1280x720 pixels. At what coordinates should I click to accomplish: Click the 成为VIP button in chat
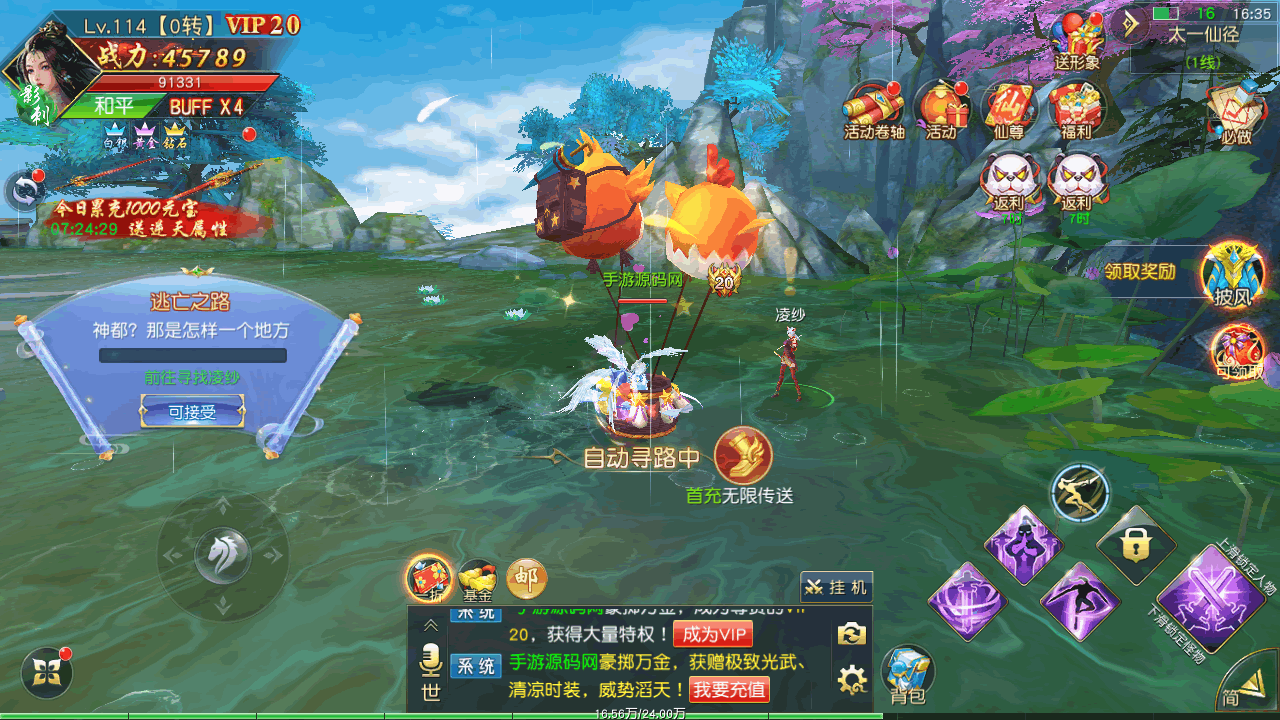(712, 635)
